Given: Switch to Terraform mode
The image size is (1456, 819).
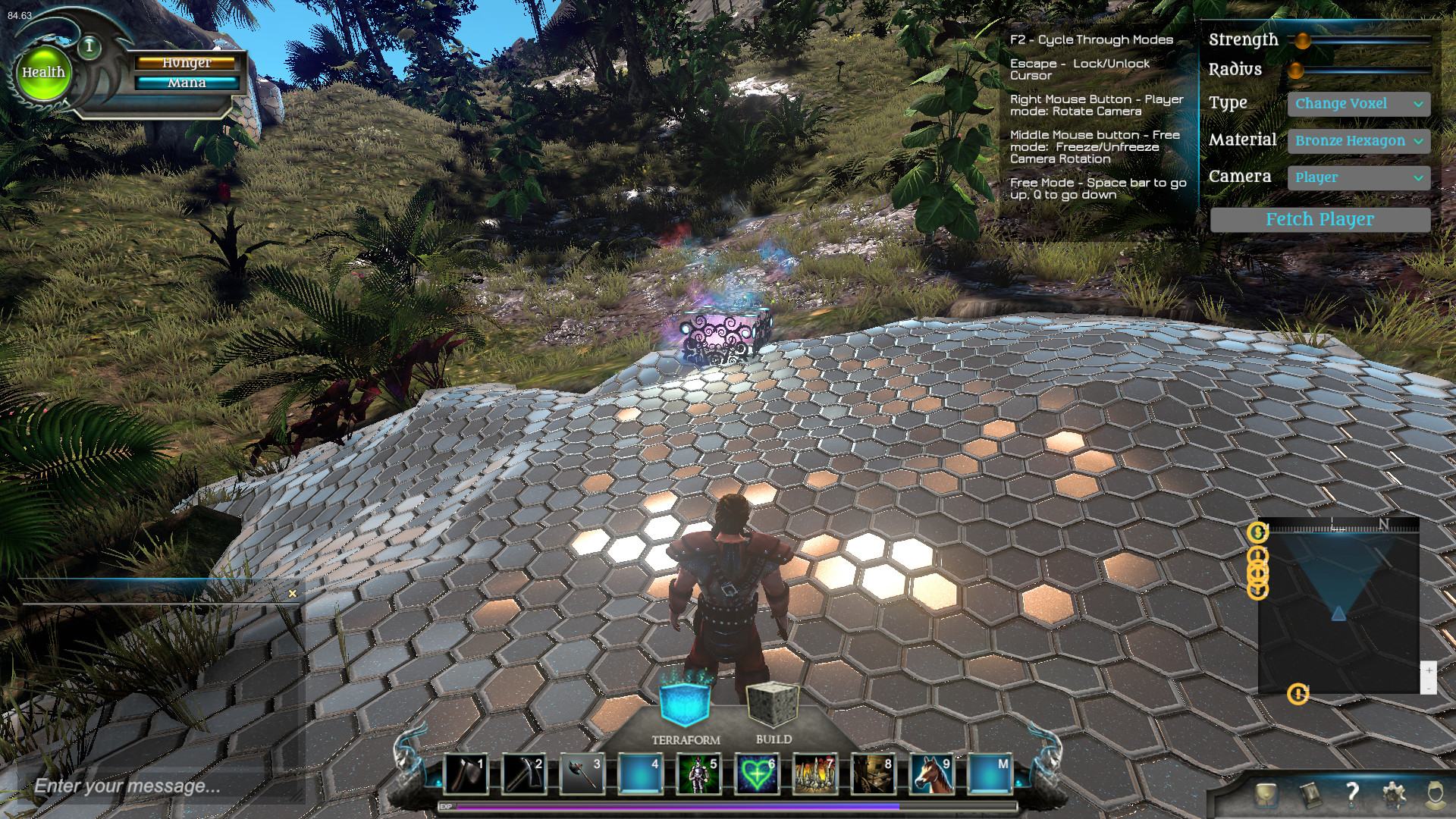Looking at the screenshot, I should [x=686, y=704].
